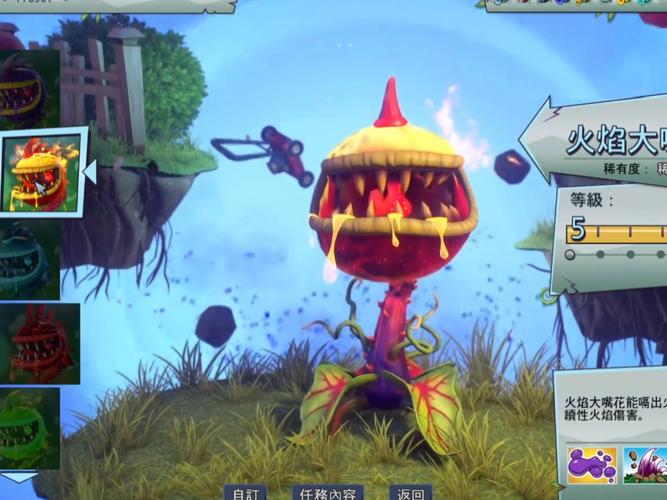Select the teal Chomper variant thumbnail
Viewport: 667px width, 500px height.
[28, 258]
